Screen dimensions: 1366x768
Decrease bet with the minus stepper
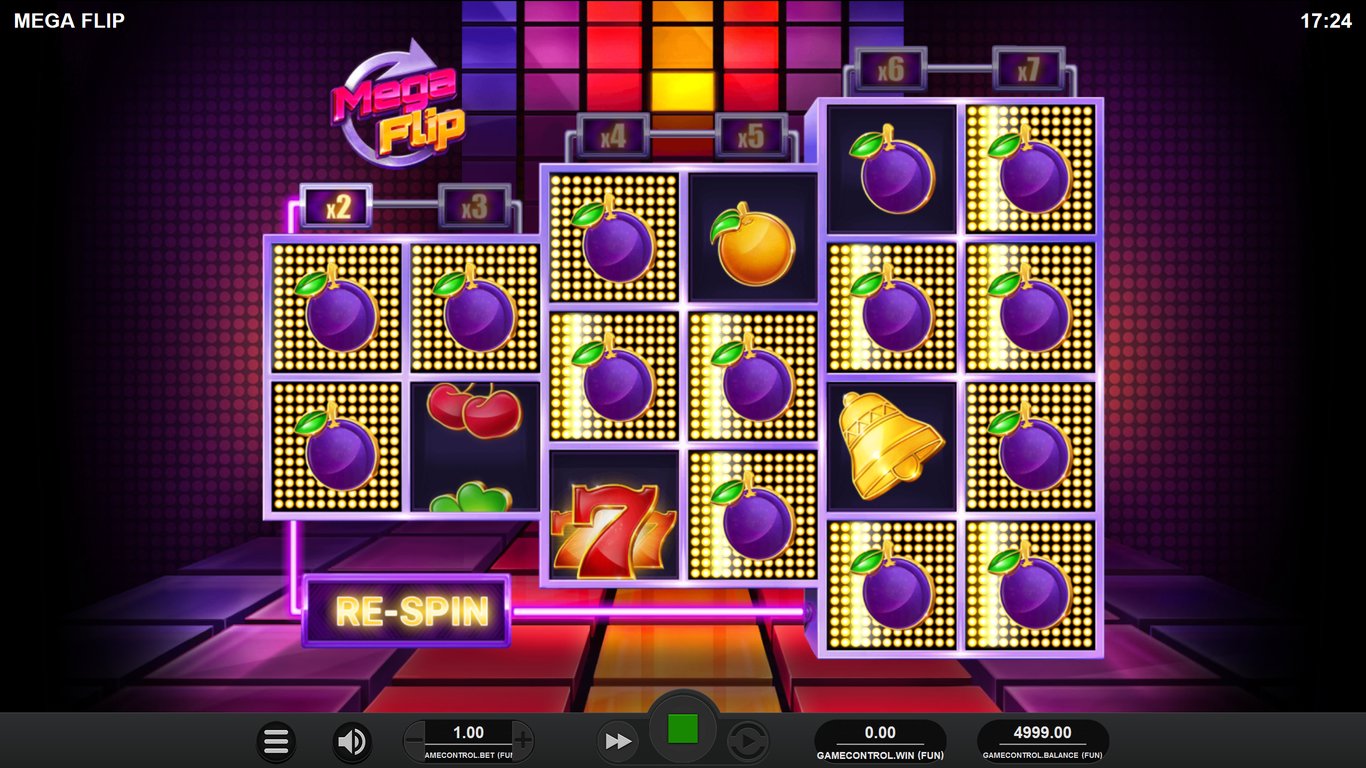[x=412, y=741]
